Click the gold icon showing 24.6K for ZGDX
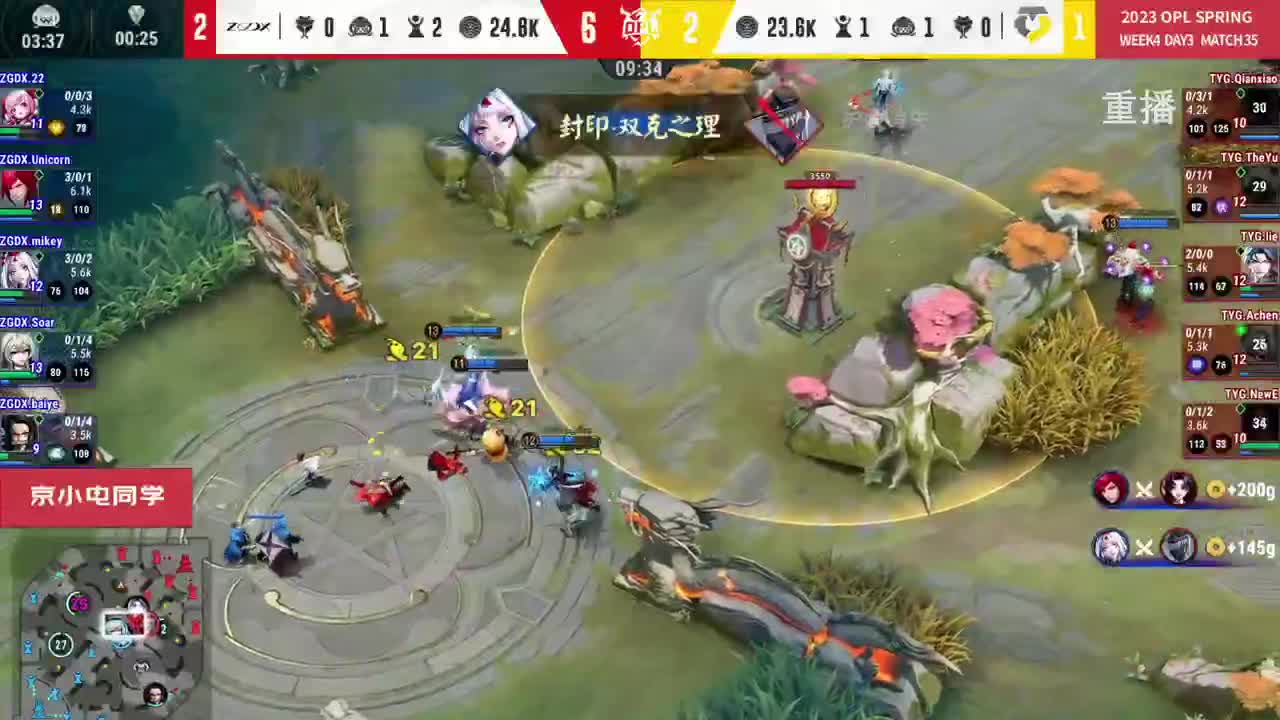 pyautogui.click(x=470, y=27)
